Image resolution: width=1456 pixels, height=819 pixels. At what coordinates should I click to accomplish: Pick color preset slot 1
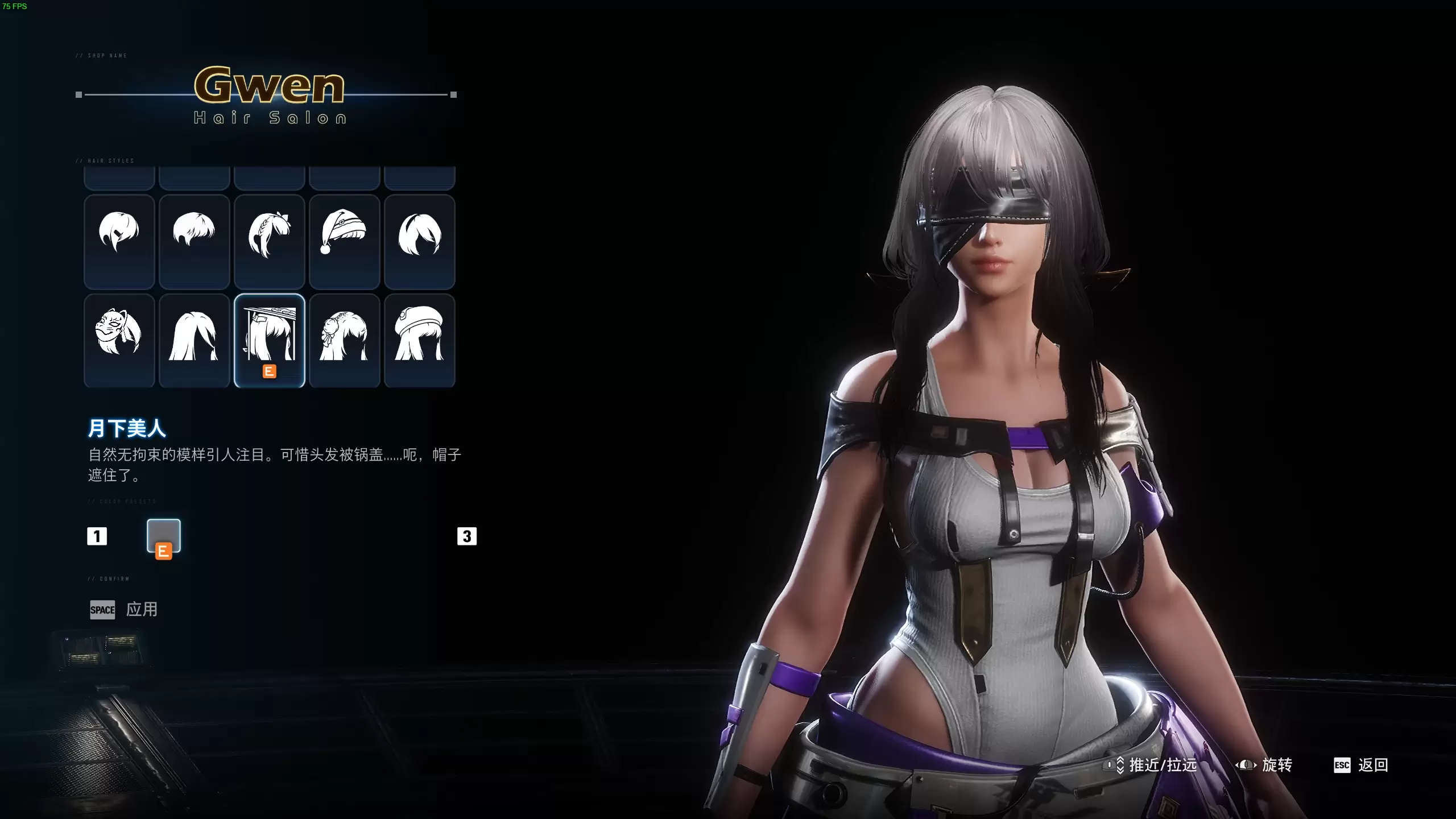(98, 536)
